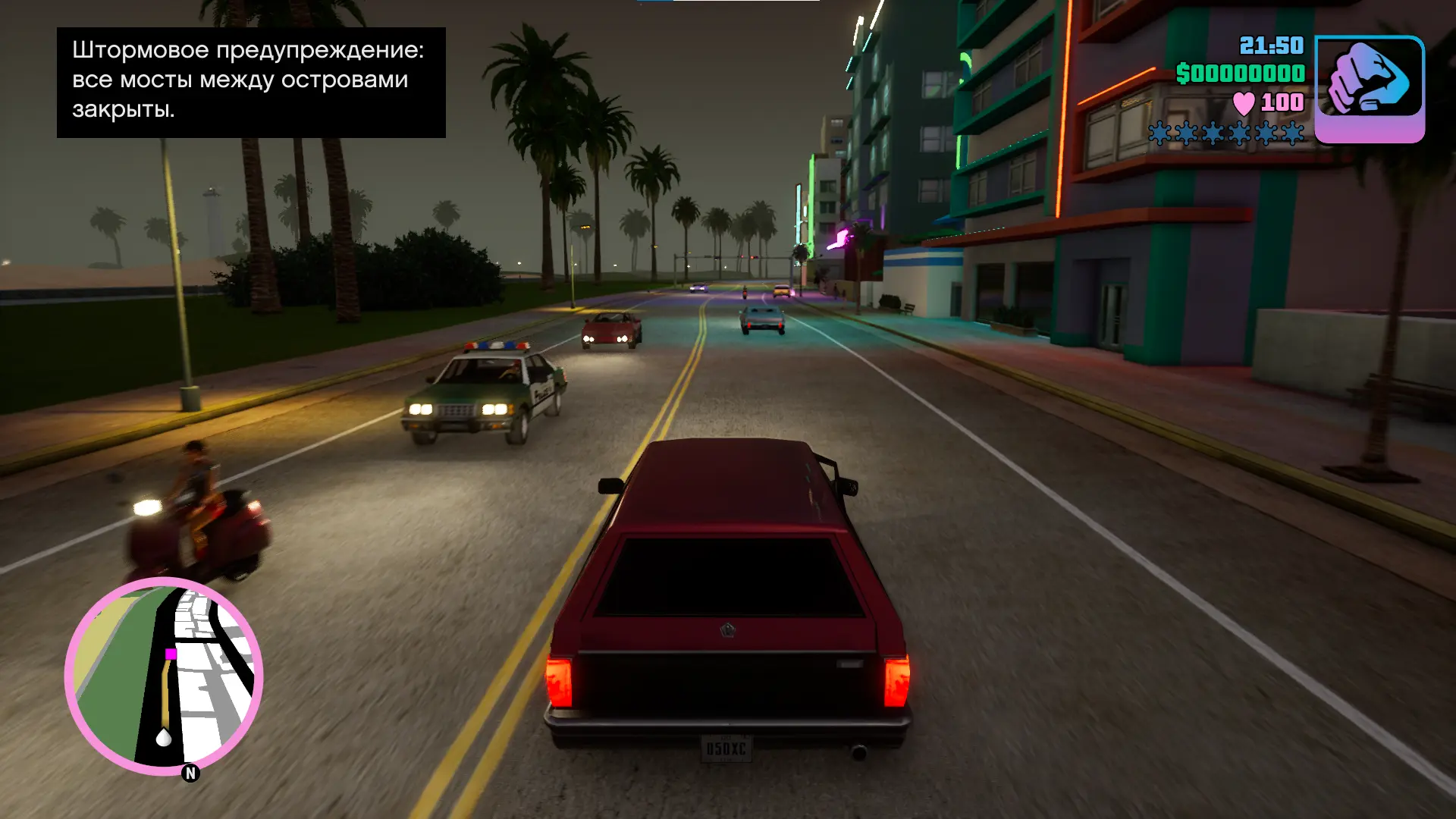Click the north N indicator on radar

[190, 773]
